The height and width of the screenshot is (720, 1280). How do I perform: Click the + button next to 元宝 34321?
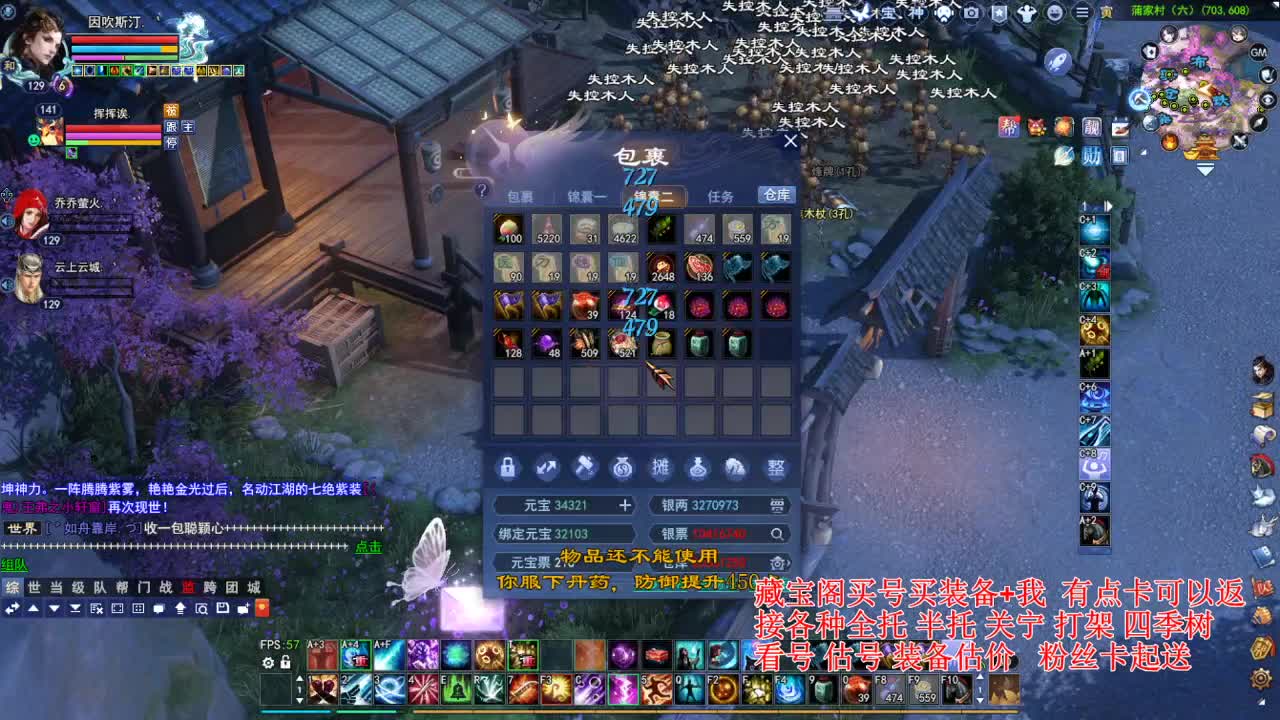pyautogui.click(x=626, y=505)
